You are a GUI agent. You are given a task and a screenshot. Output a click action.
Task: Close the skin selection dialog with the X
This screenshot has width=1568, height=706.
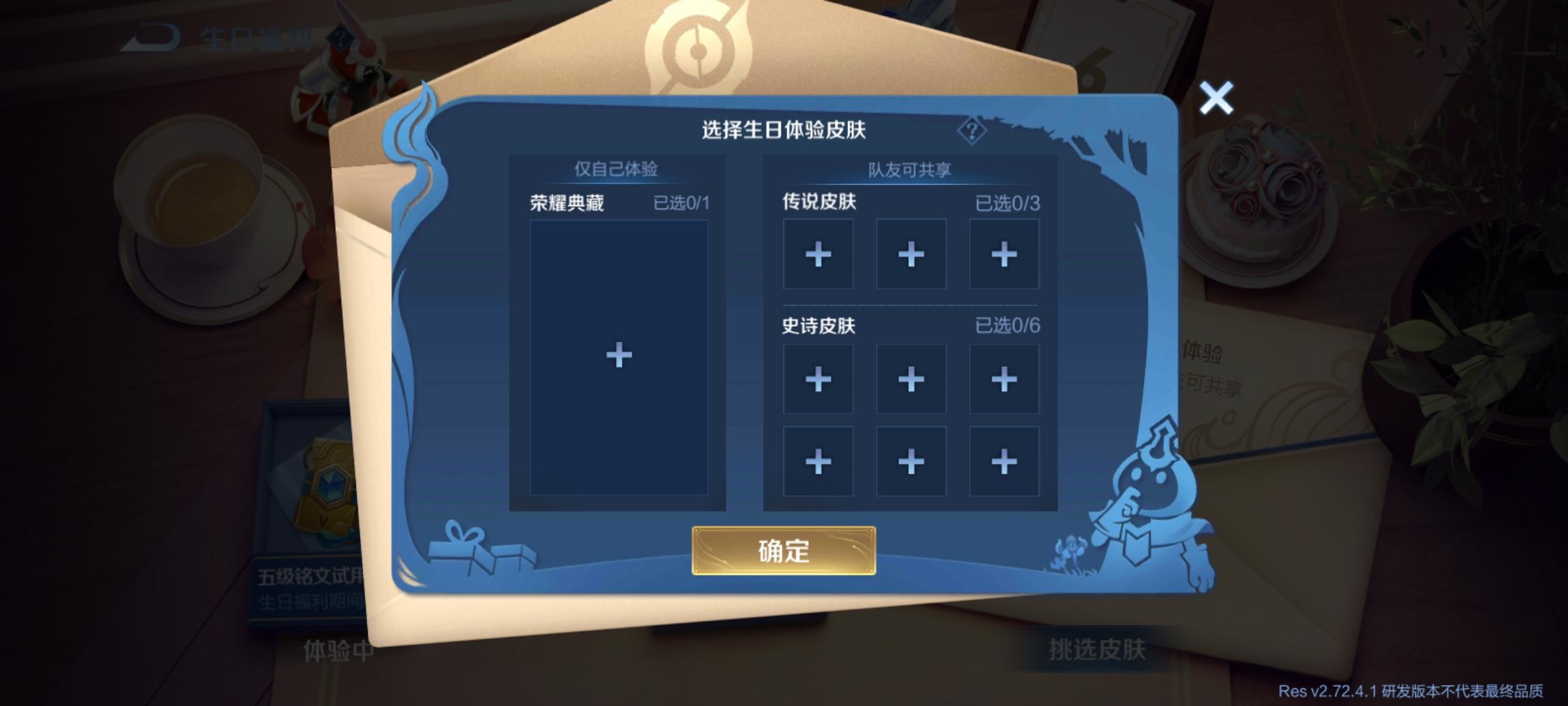1216,98
